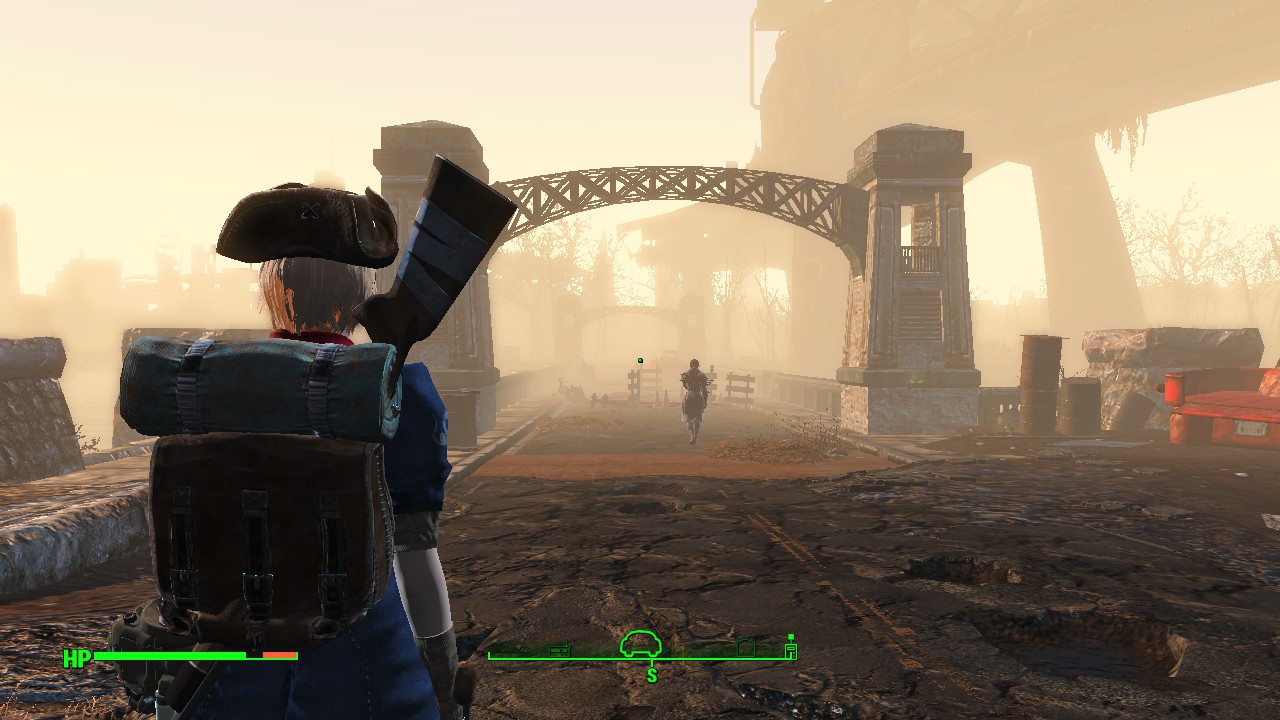Click the radio building compass marker
1280x720 pixels.
pos(560,650)
